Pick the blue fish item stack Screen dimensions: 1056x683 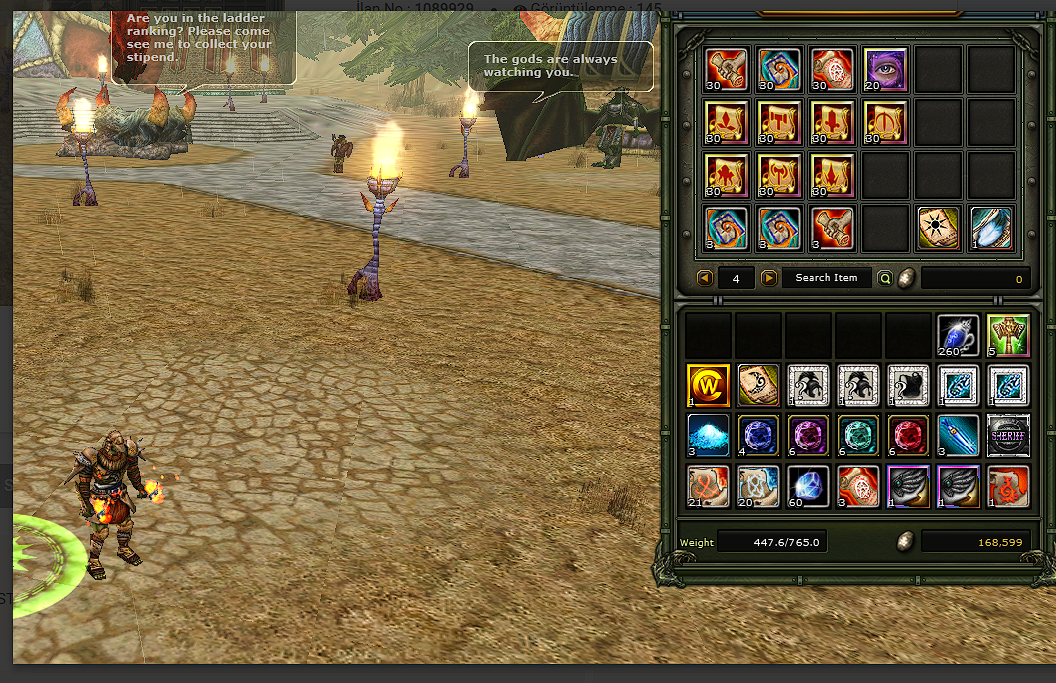tap(958, 436)
